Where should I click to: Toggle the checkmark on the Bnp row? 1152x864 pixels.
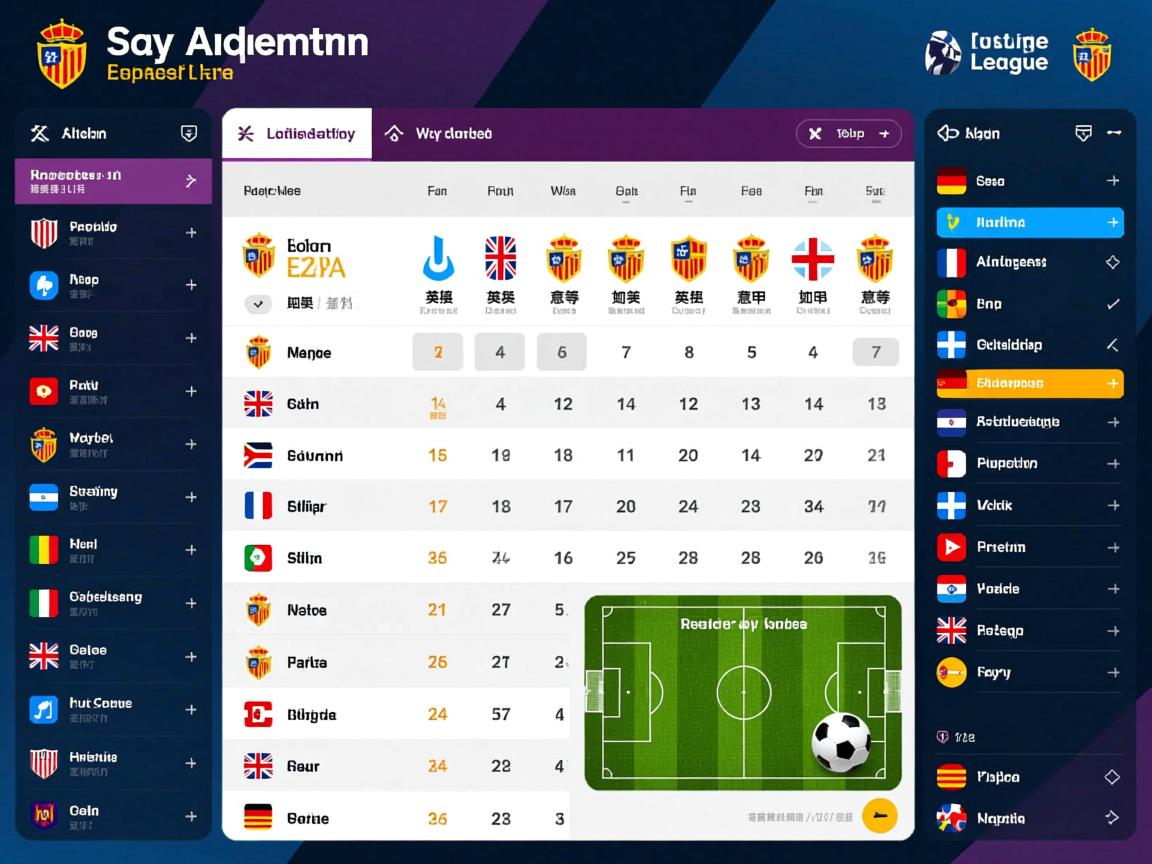pos(1112,304)
